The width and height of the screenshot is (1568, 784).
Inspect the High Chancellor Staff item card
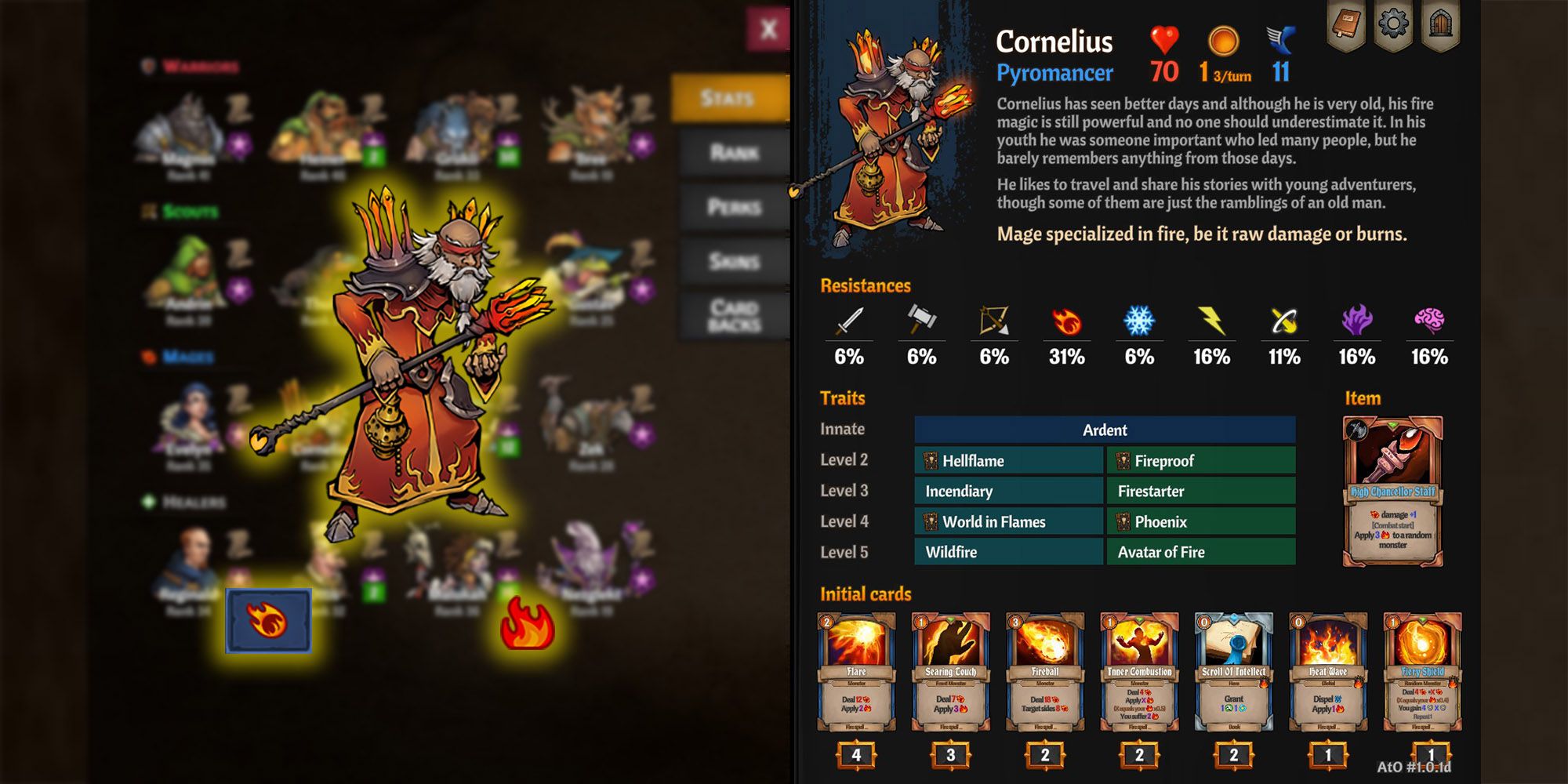click(x=1392, y=491)
